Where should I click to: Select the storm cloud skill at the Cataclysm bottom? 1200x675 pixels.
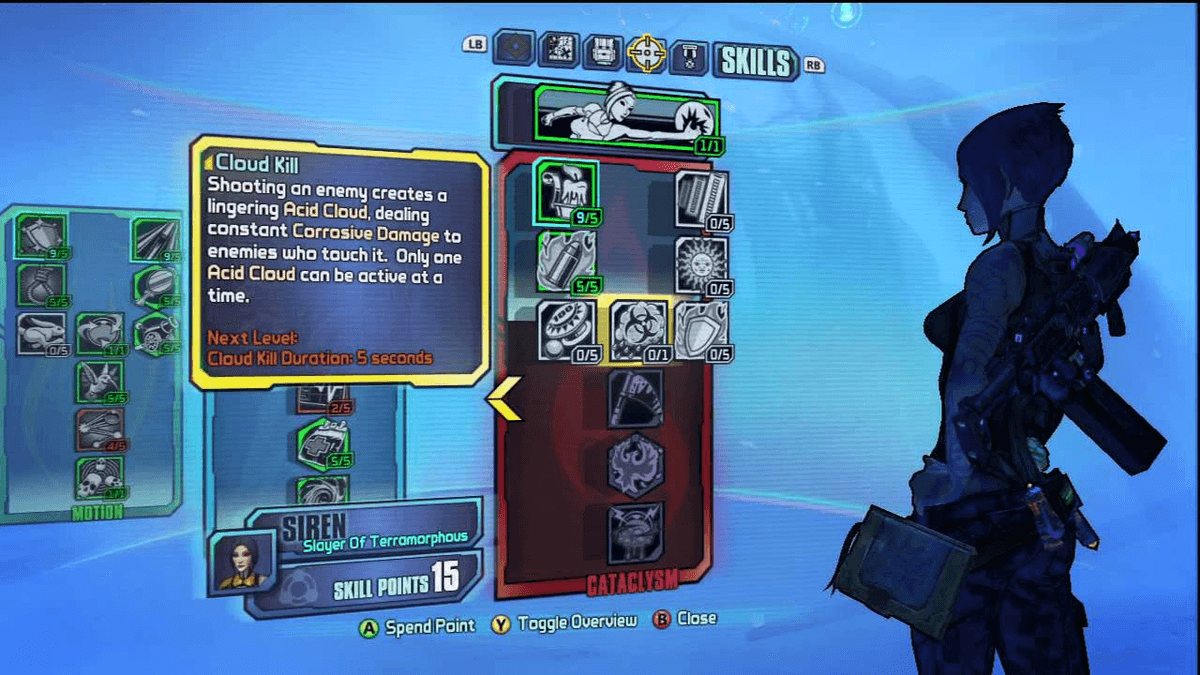pos(636,532)
